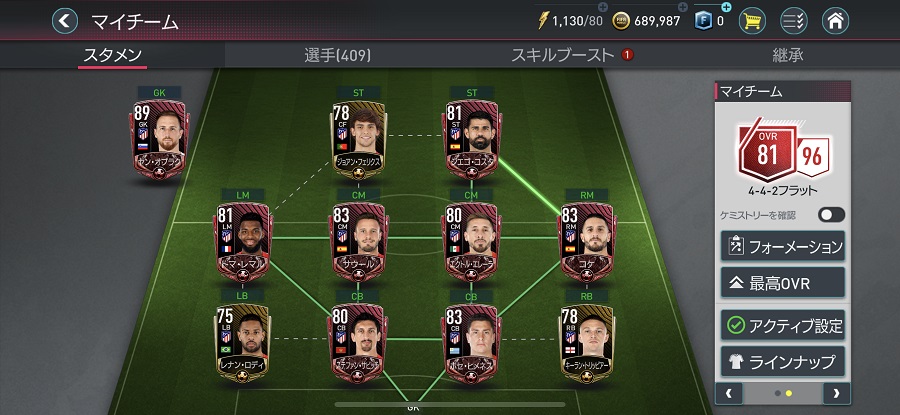Select the 89-rated goalkeeper card
This screenshot has width=900, height=415.
pyautogui.click(x=158, y=140)
